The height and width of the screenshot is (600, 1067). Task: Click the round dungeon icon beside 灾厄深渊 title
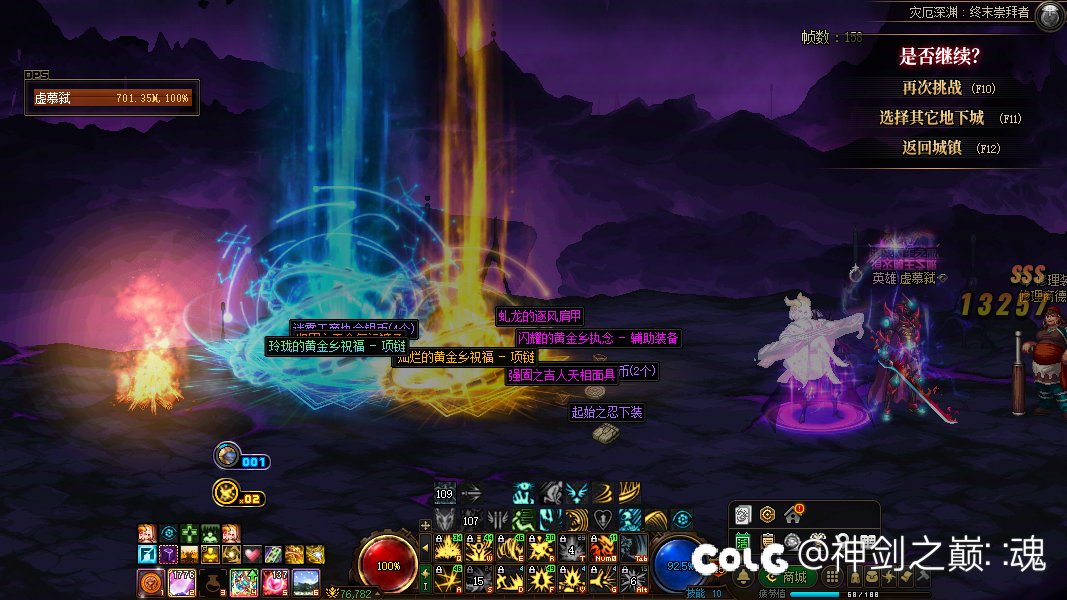click(1048, 15)
